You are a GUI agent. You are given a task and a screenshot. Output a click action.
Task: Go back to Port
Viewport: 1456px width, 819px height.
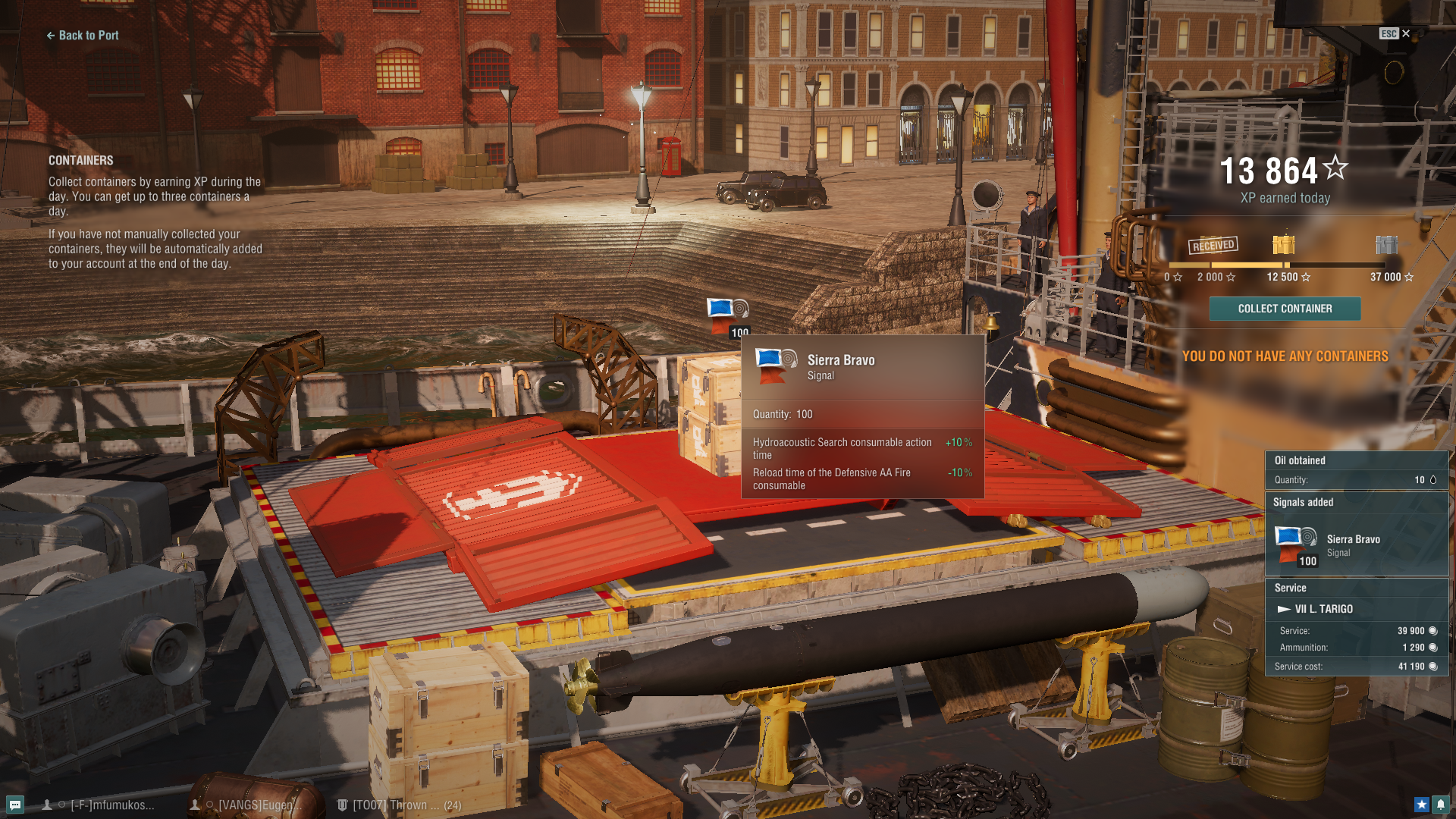(x=83, y=36)
